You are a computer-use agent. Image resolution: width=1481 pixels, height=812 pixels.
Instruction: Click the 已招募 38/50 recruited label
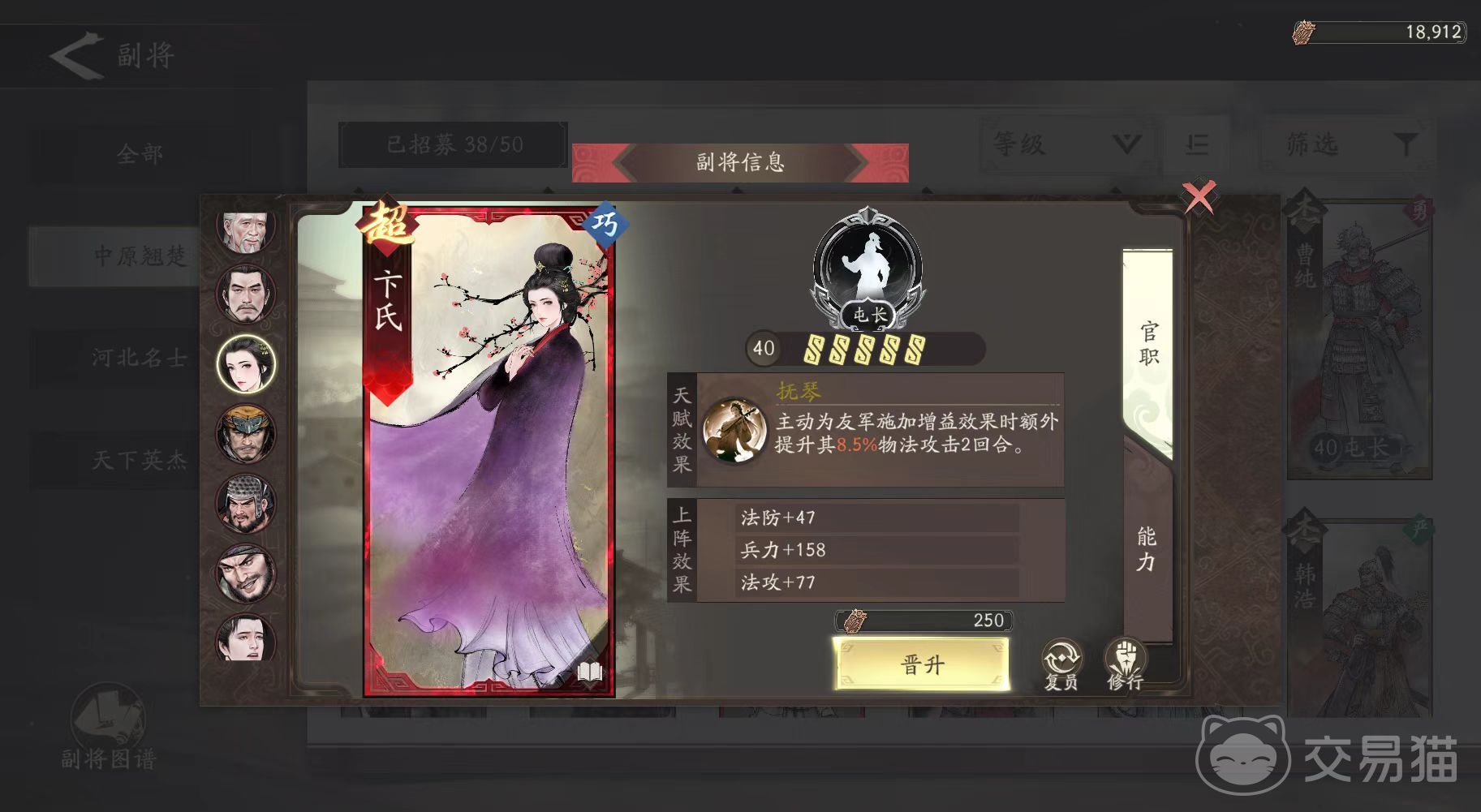click(452, 144)
